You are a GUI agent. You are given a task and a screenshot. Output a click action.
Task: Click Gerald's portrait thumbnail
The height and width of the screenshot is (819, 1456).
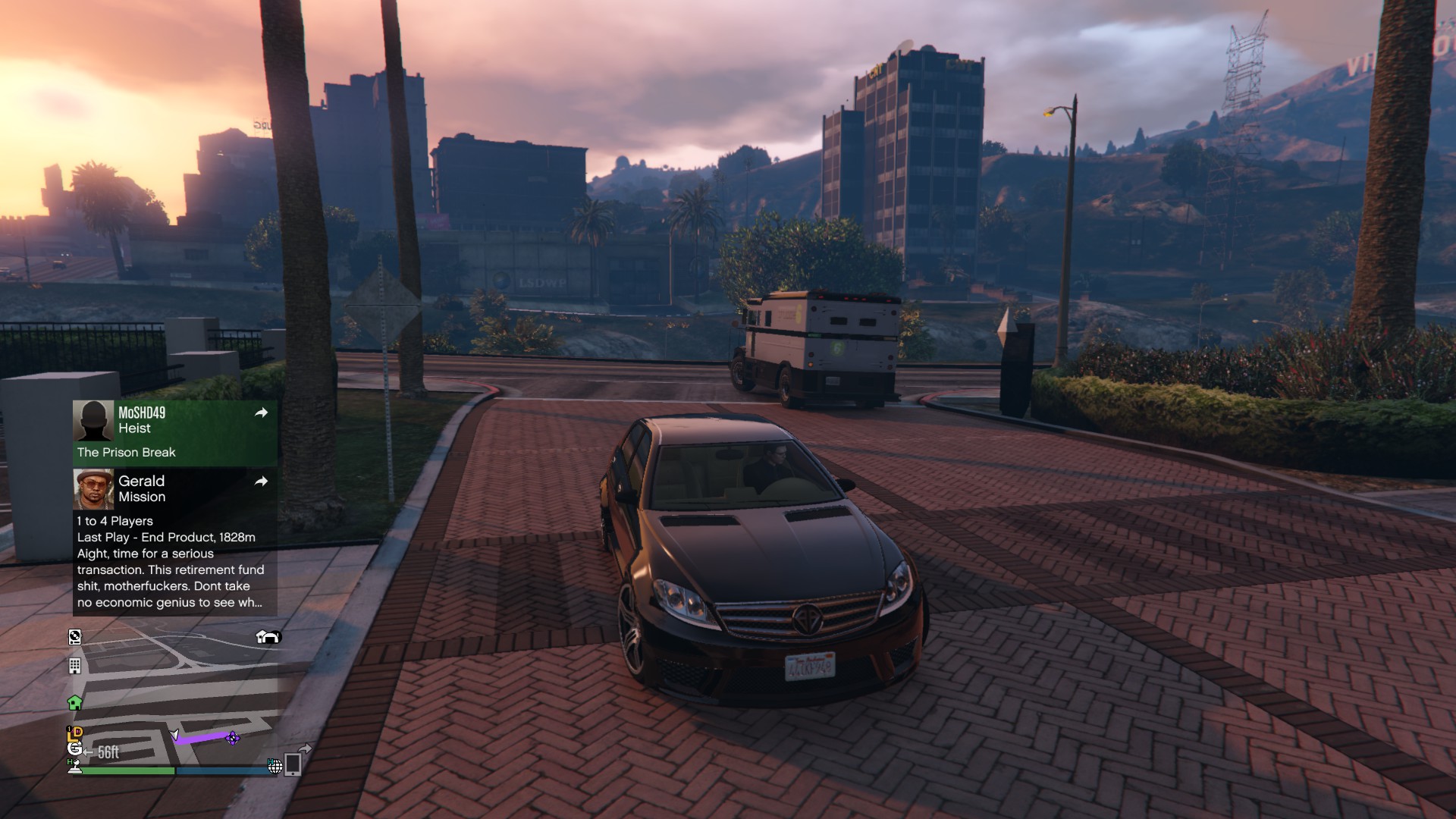pyautogui.click(x=93, y=489)
